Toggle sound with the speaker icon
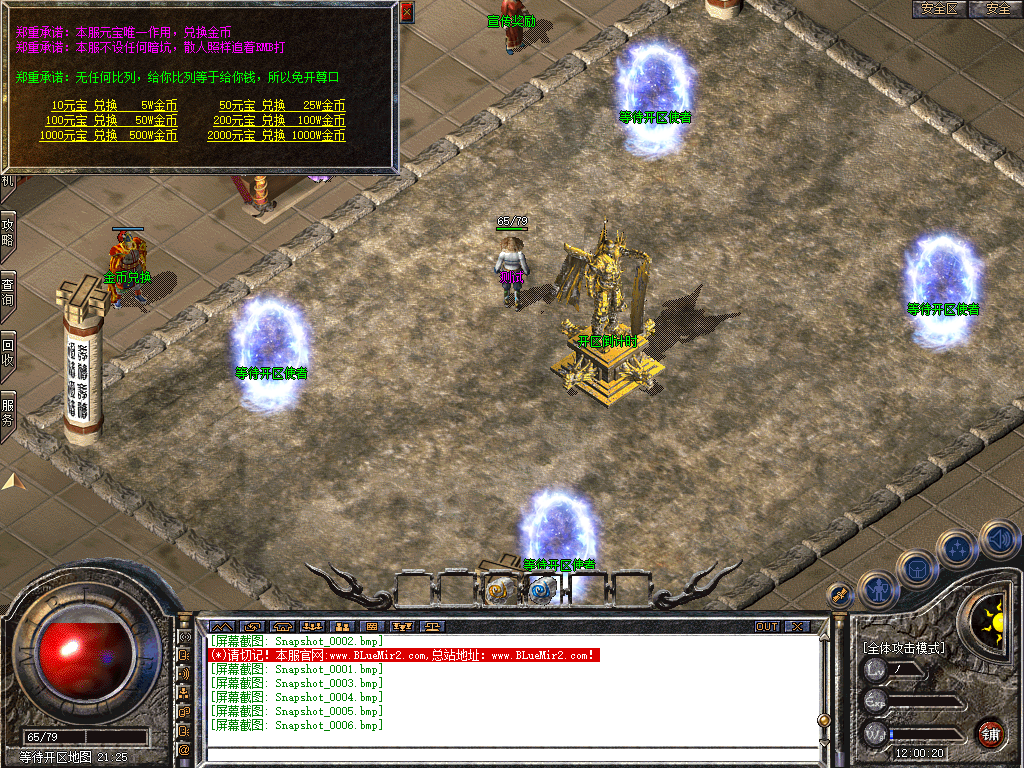This screenshot has height=768, width=1024. pos(998,540)
